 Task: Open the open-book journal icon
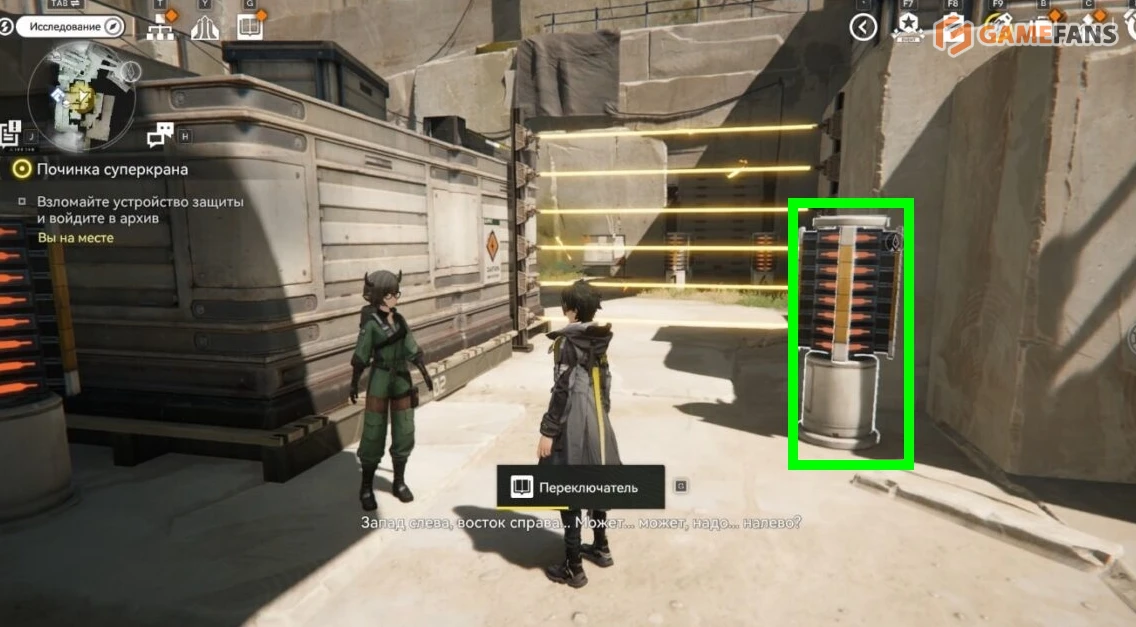(x=249, y=28)
